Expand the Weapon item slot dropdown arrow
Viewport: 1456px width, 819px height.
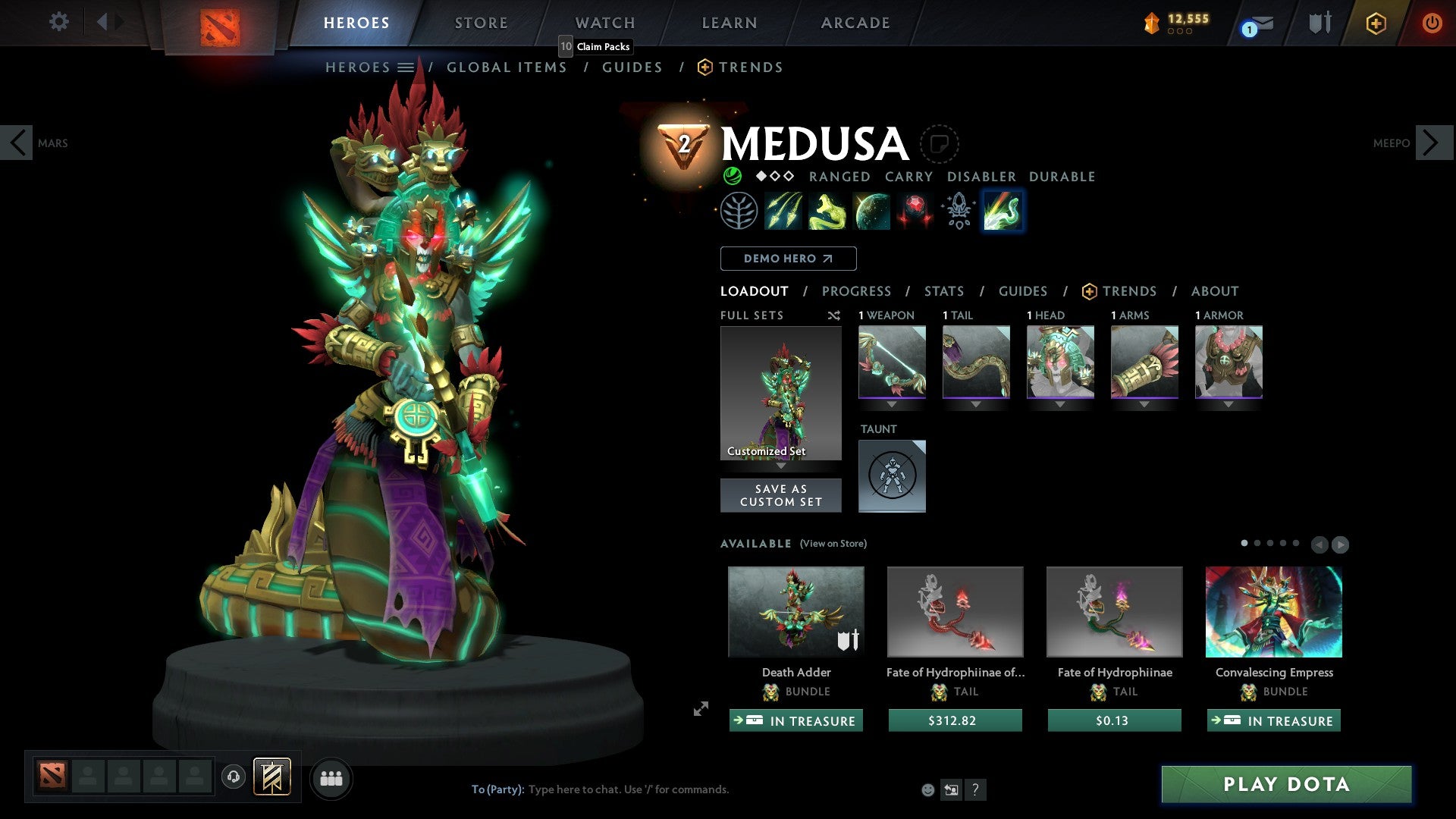pyautogui.click(x=893, y=404)
